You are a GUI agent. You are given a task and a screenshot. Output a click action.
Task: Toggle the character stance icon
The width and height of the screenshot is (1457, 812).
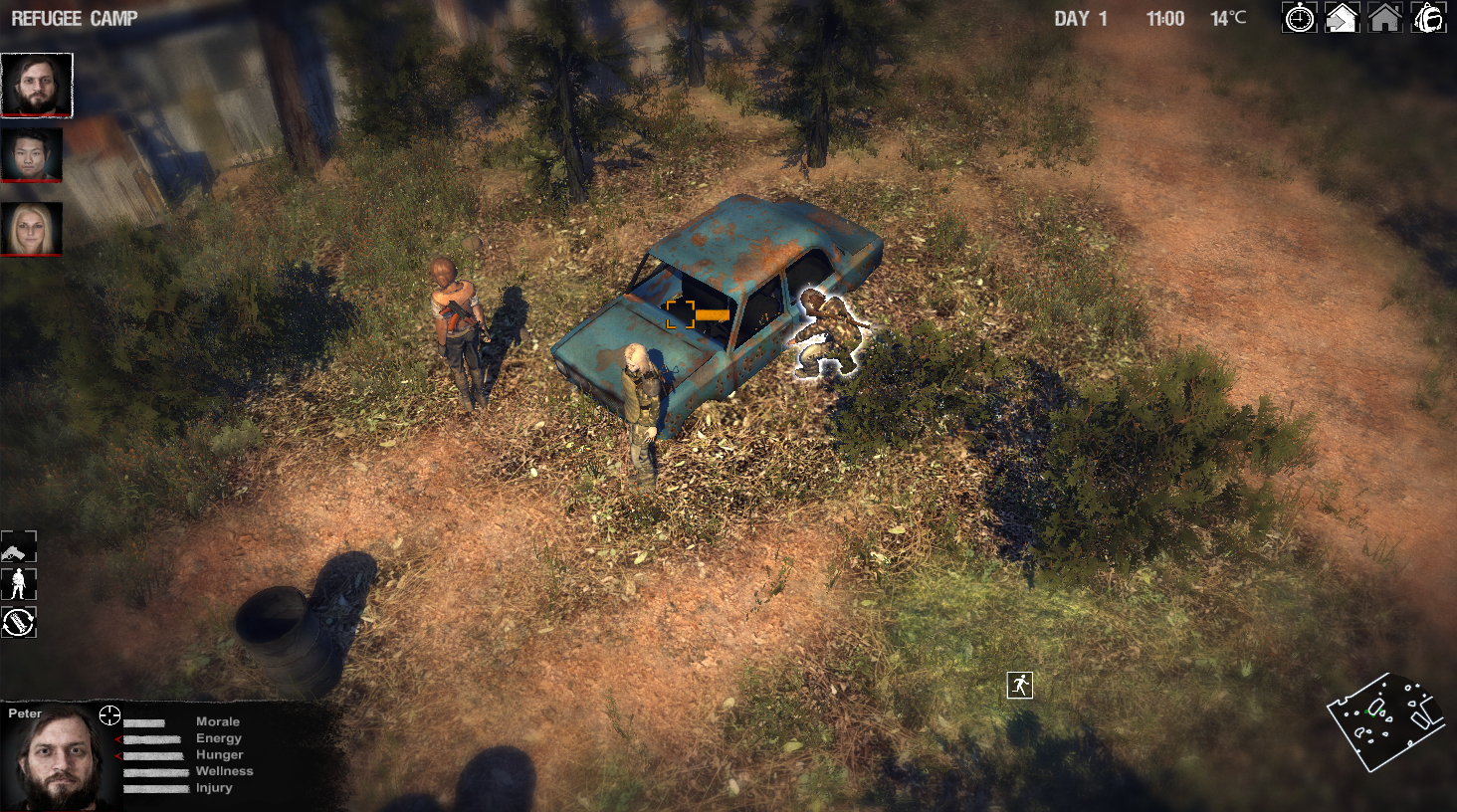18,584
